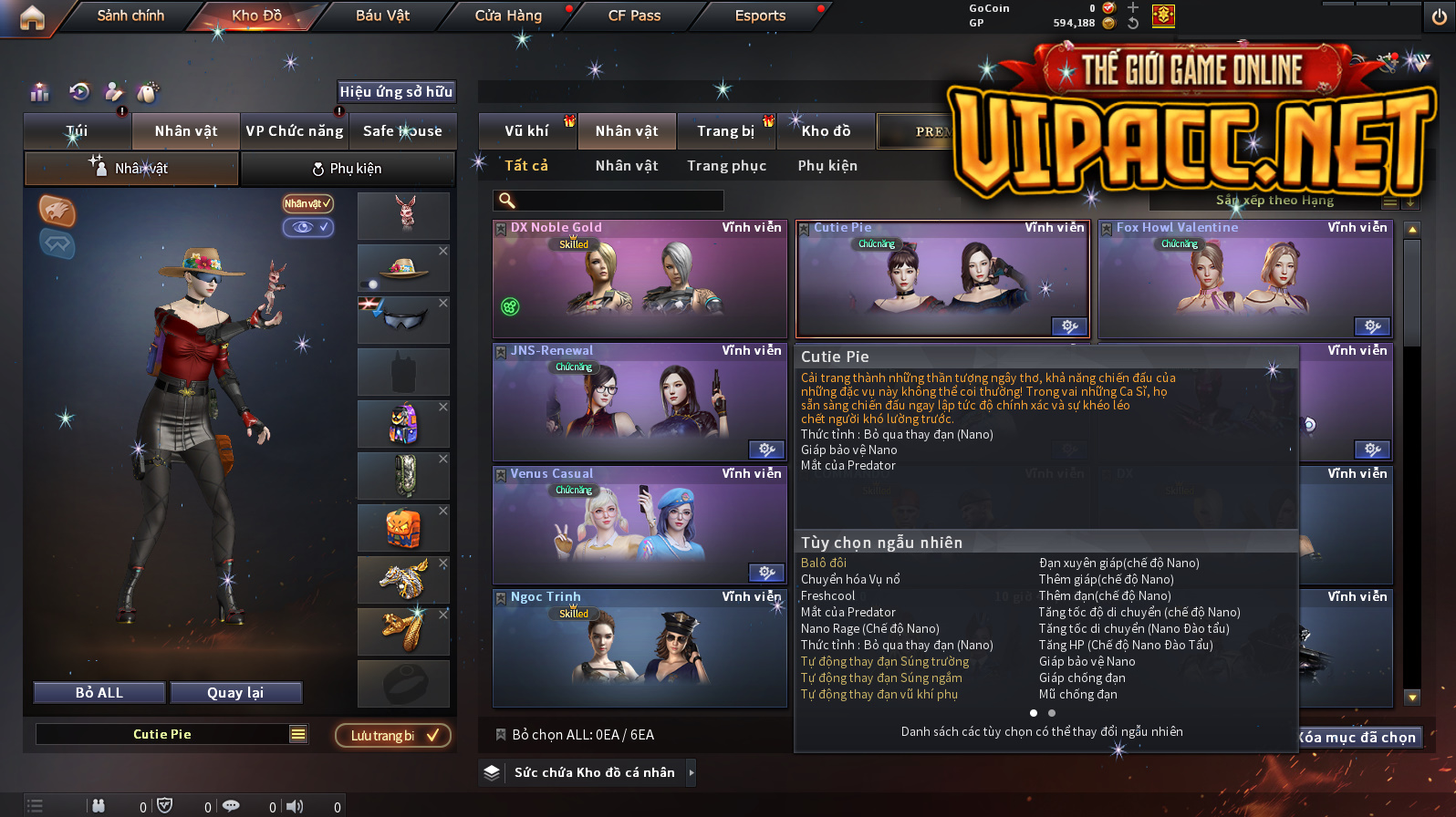
Task: Open the Cửa Hàng shop tab
Action: tap(508, 16)
